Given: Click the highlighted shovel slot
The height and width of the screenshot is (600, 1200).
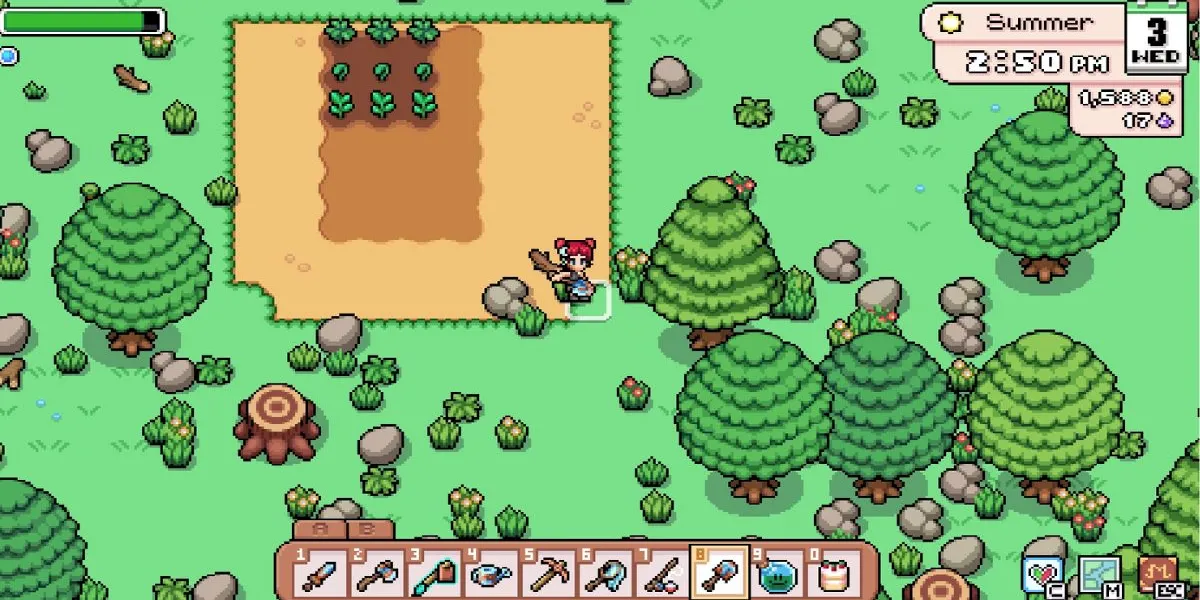Looking at the screenshot, I should coord(720,573).
